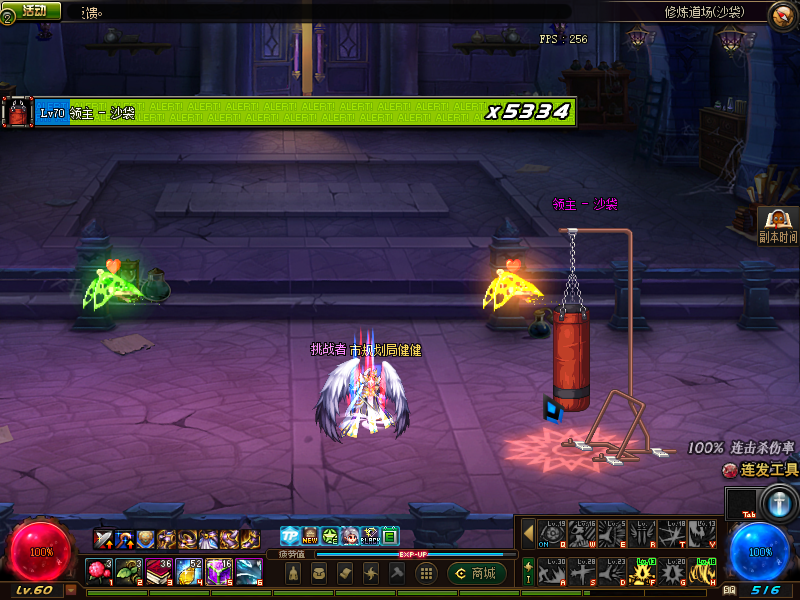Click the compass map icon
This screenshot has height=600, width=800.
point(782,14)
